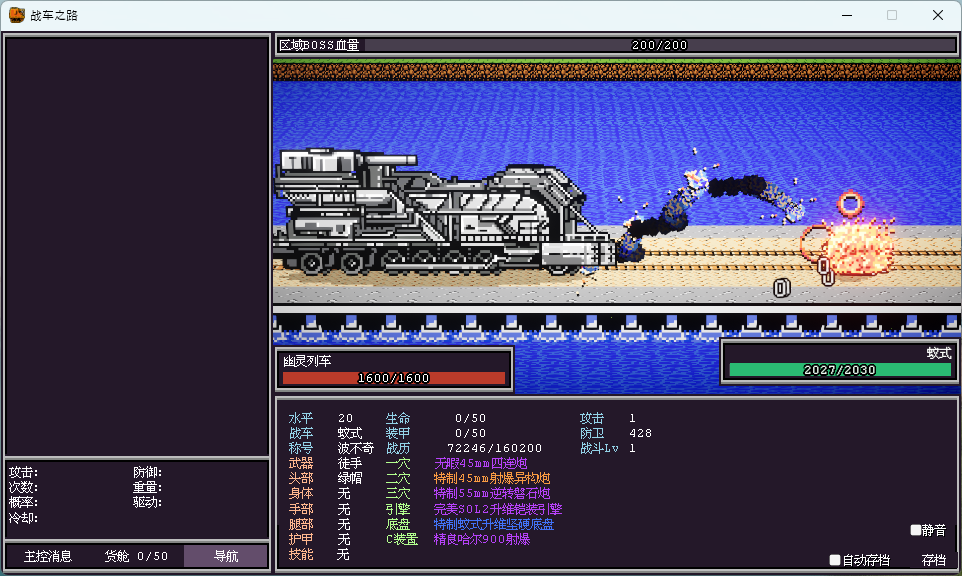Click the 精良哈尔900射爆 C装置 entry
This screenshot has height=576, width=962.
click(481, 539)
